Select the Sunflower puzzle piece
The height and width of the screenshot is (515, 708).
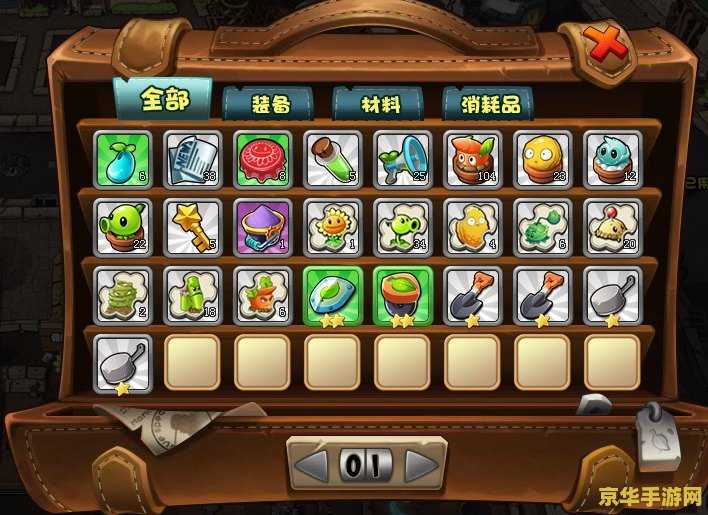tap(333, 227)
